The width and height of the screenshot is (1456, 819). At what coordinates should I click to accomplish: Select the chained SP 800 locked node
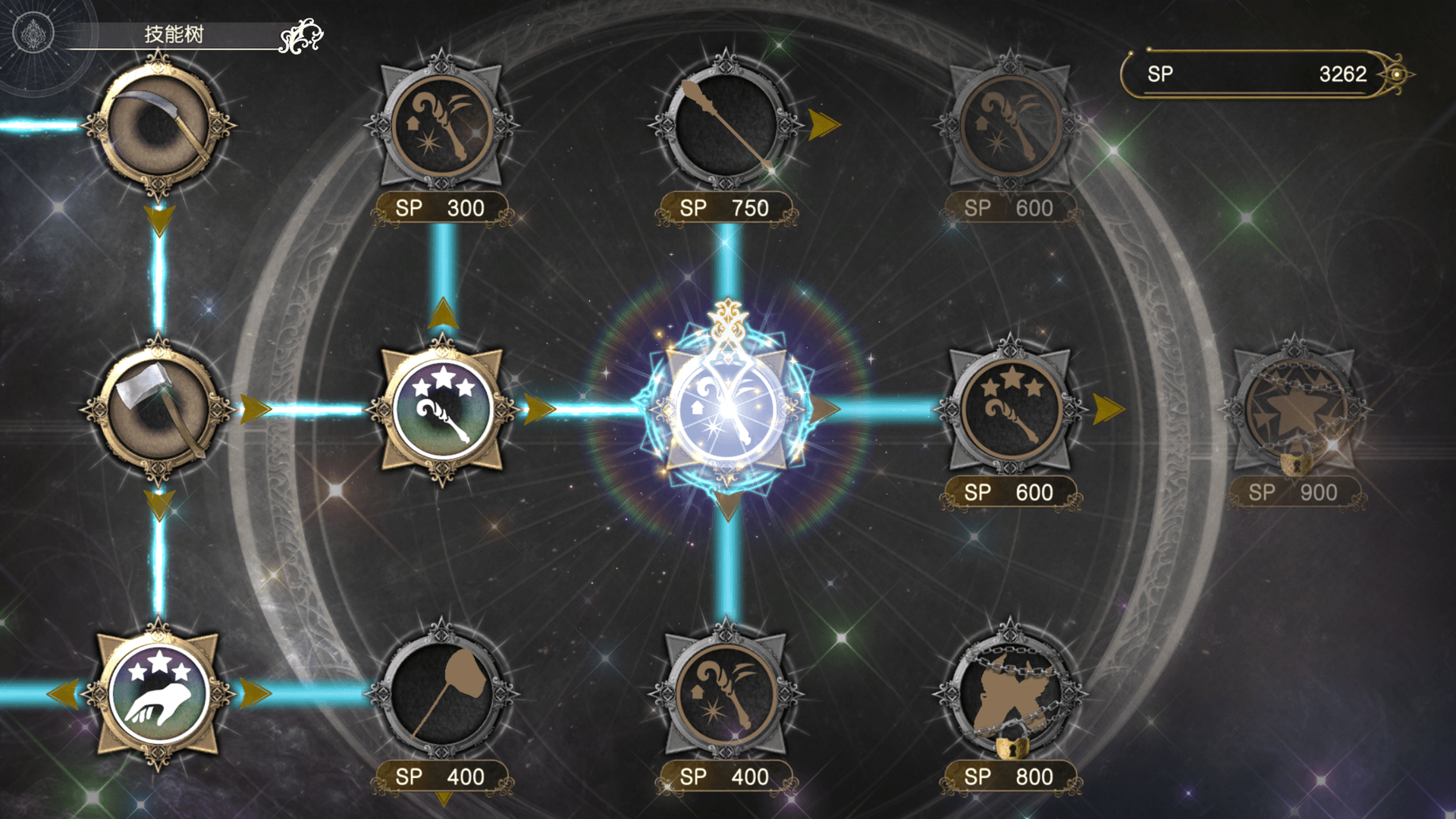click(x=1010, y=693)
